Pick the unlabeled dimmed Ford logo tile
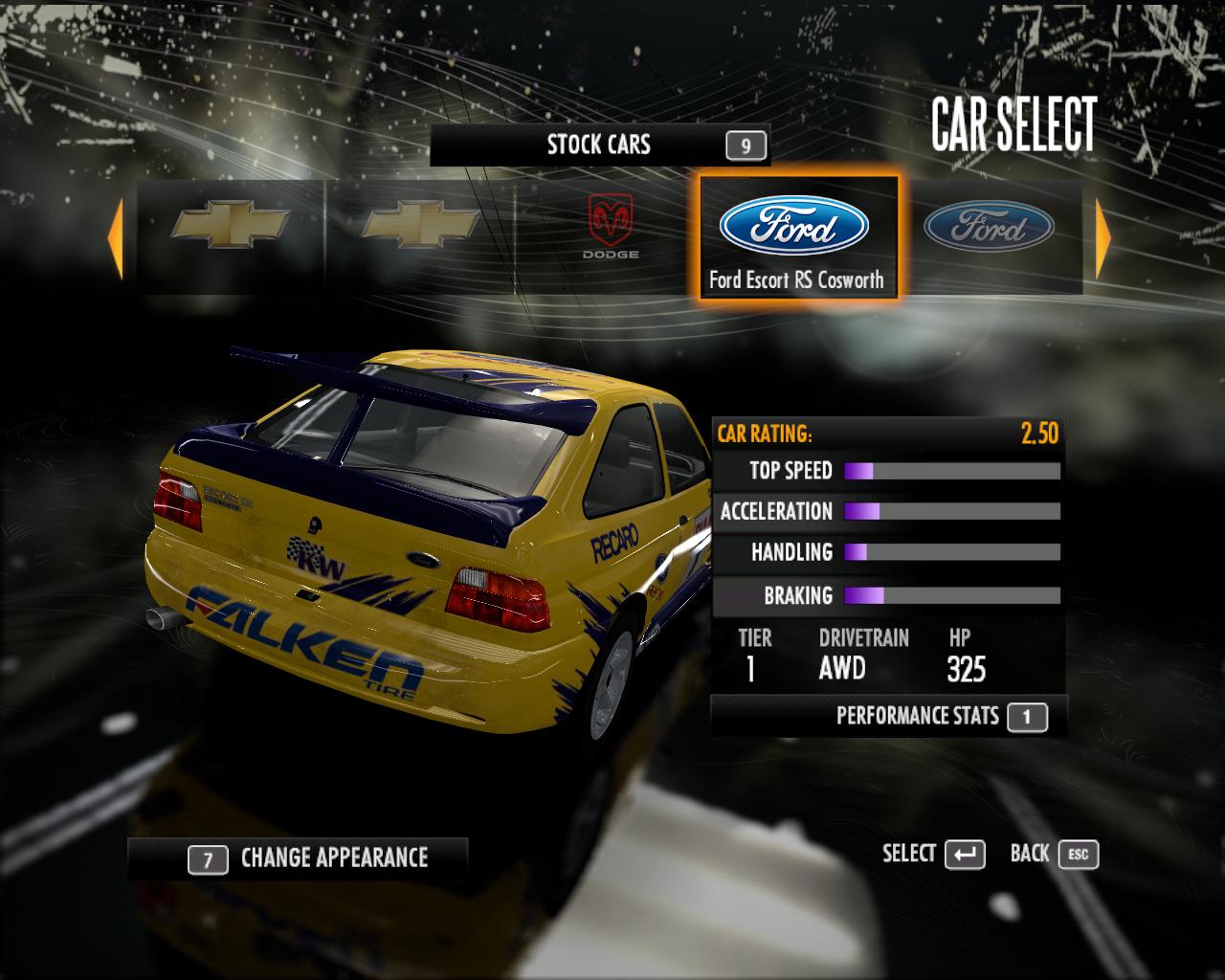Screen dimensions: 1225x980 coord(989,230)
